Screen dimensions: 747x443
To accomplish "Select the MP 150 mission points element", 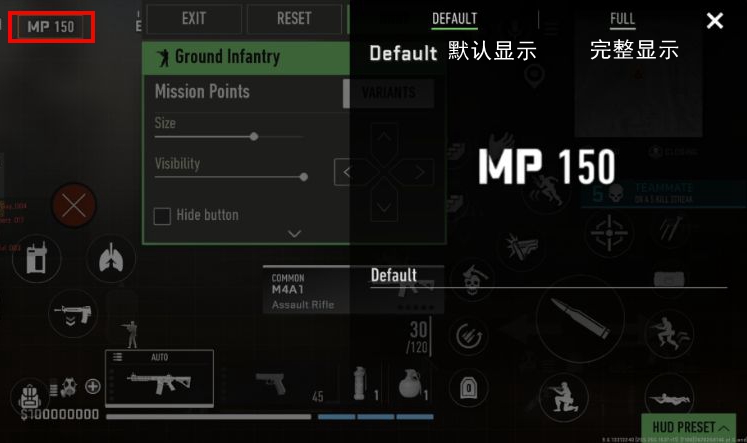I will pyautogui.click(x=51, y=26).
